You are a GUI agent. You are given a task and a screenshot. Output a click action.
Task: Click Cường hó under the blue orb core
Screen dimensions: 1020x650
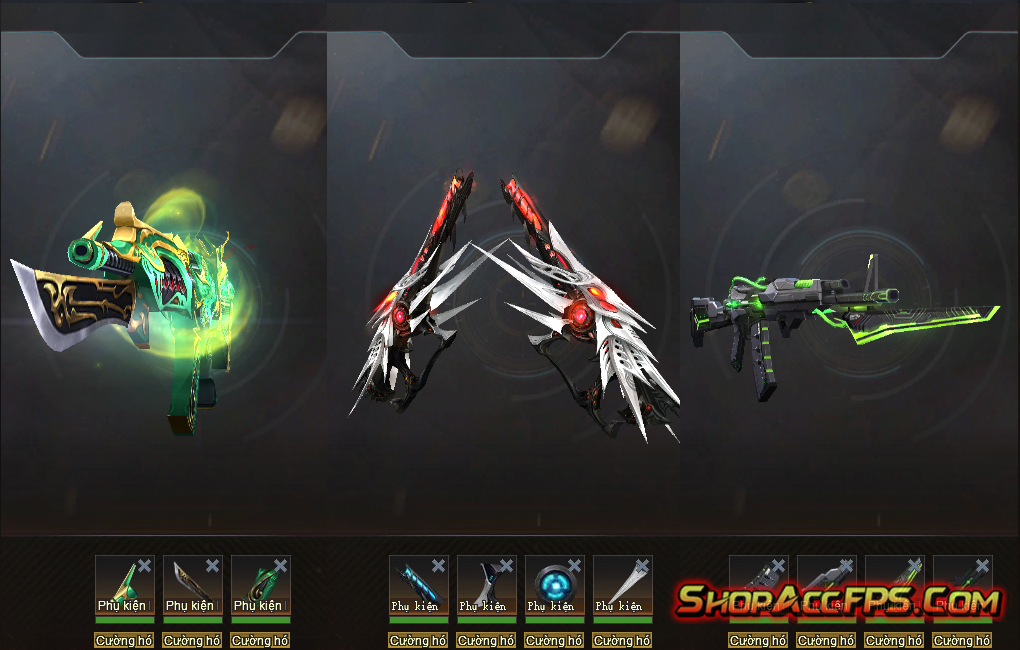pyautogui.click(x=555, y=640)
